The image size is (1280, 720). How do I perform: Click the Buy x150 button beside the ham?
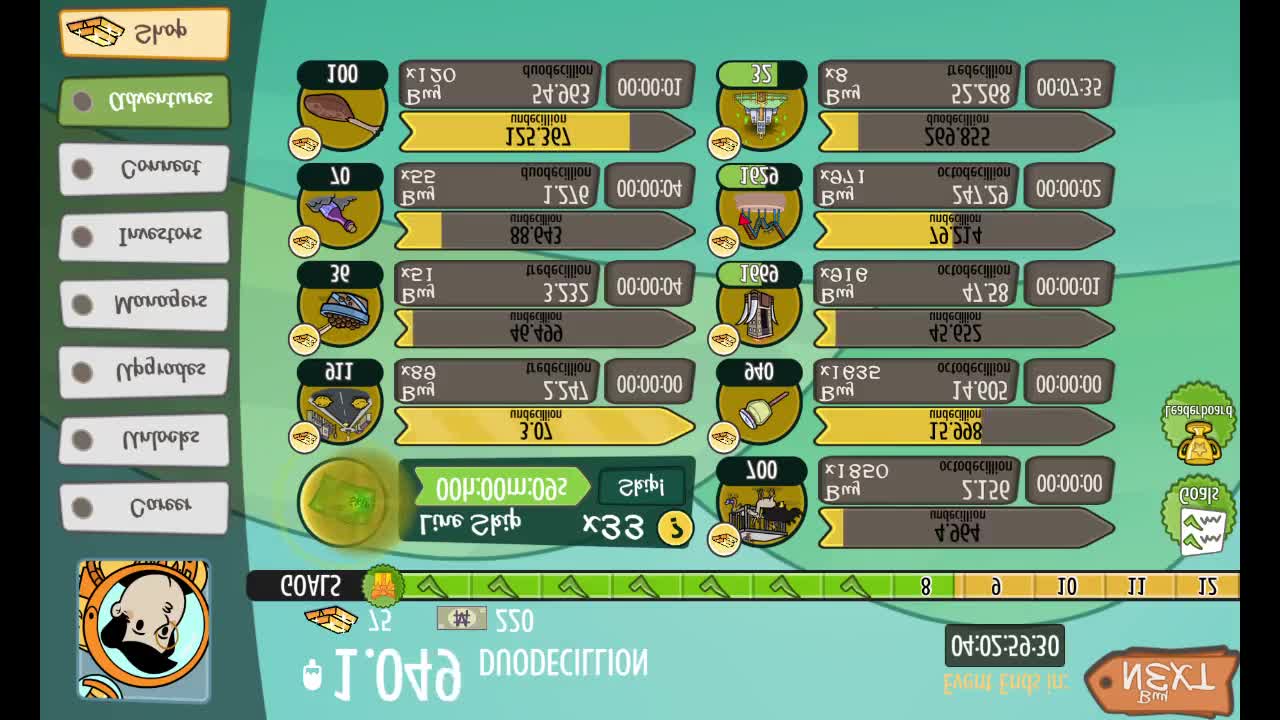(x=498, y=86)
